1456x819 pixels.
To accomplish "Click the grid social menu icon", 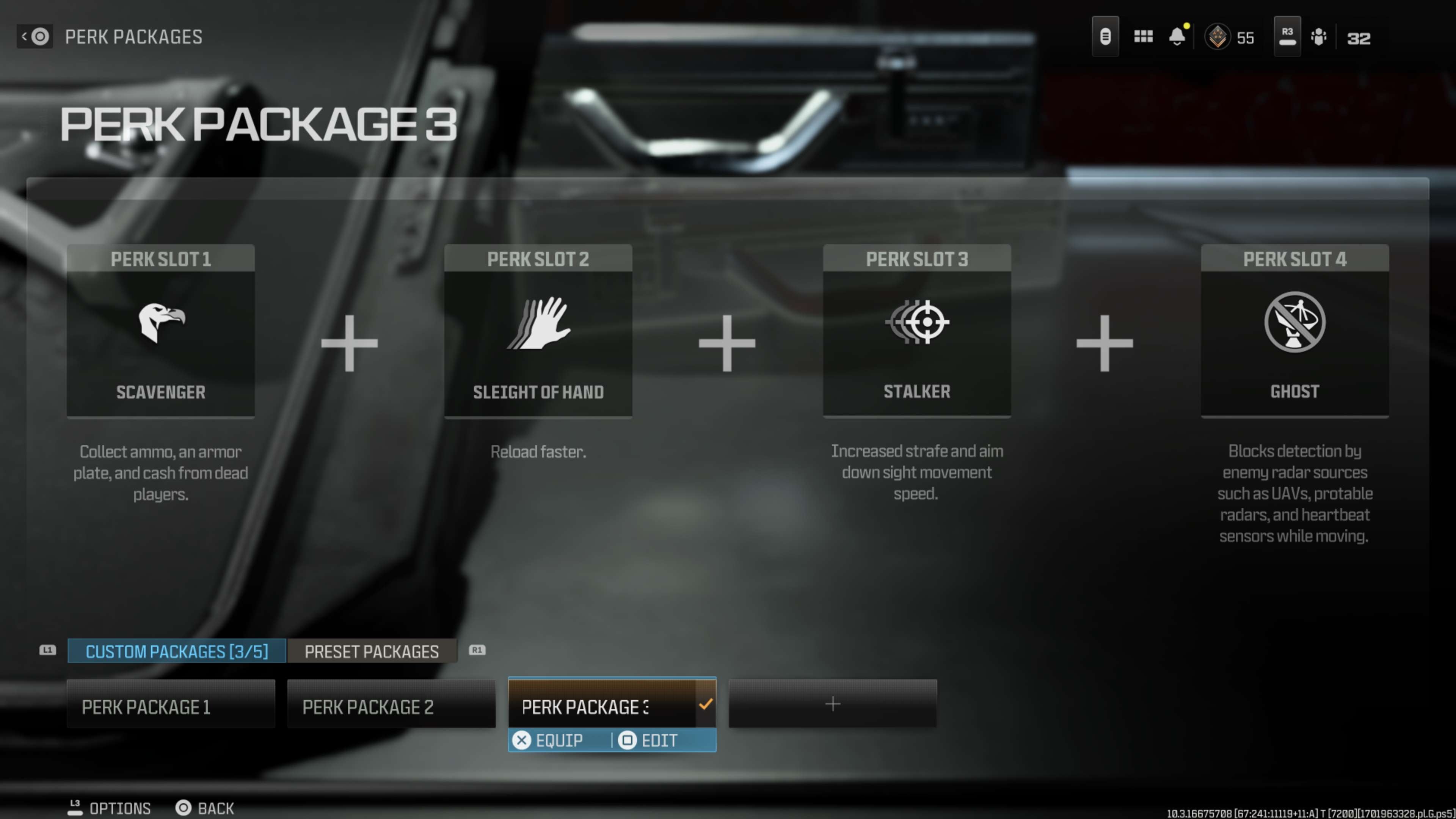I will click(x=1144, y=36).
